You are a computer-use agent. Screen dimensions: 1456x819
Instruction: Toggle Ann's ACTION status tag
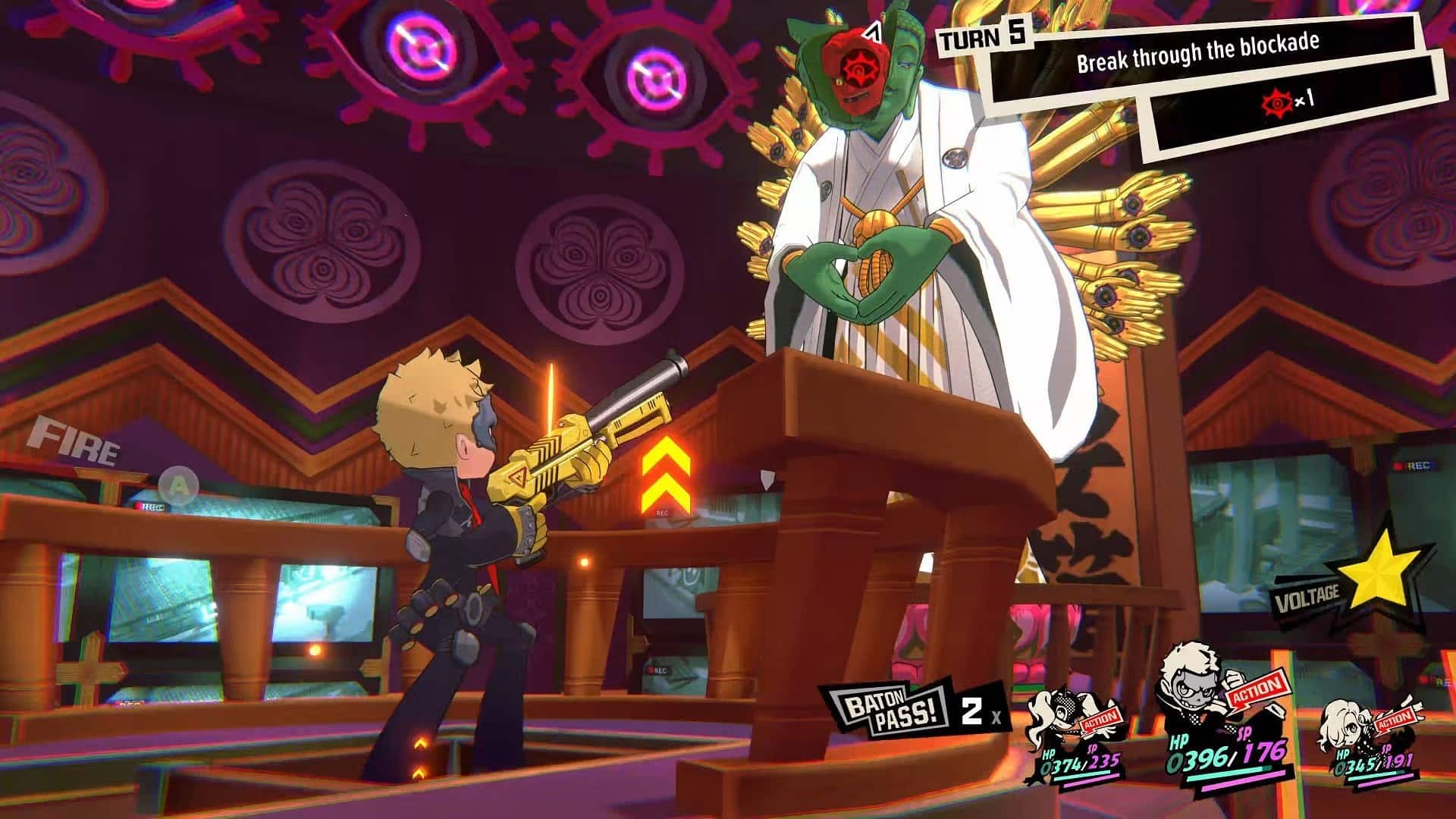[x=1100, y=719]
